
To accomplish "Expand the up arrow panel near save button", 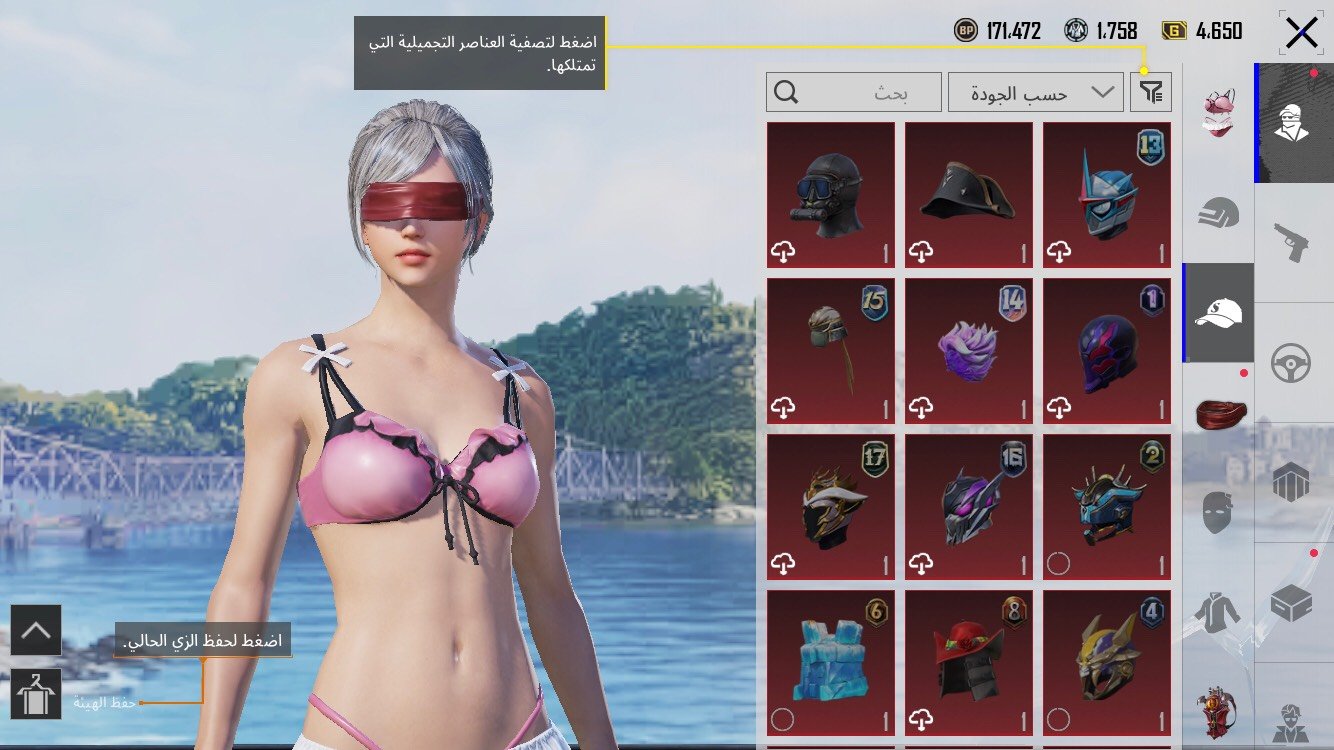I will [x=37, y=629].
